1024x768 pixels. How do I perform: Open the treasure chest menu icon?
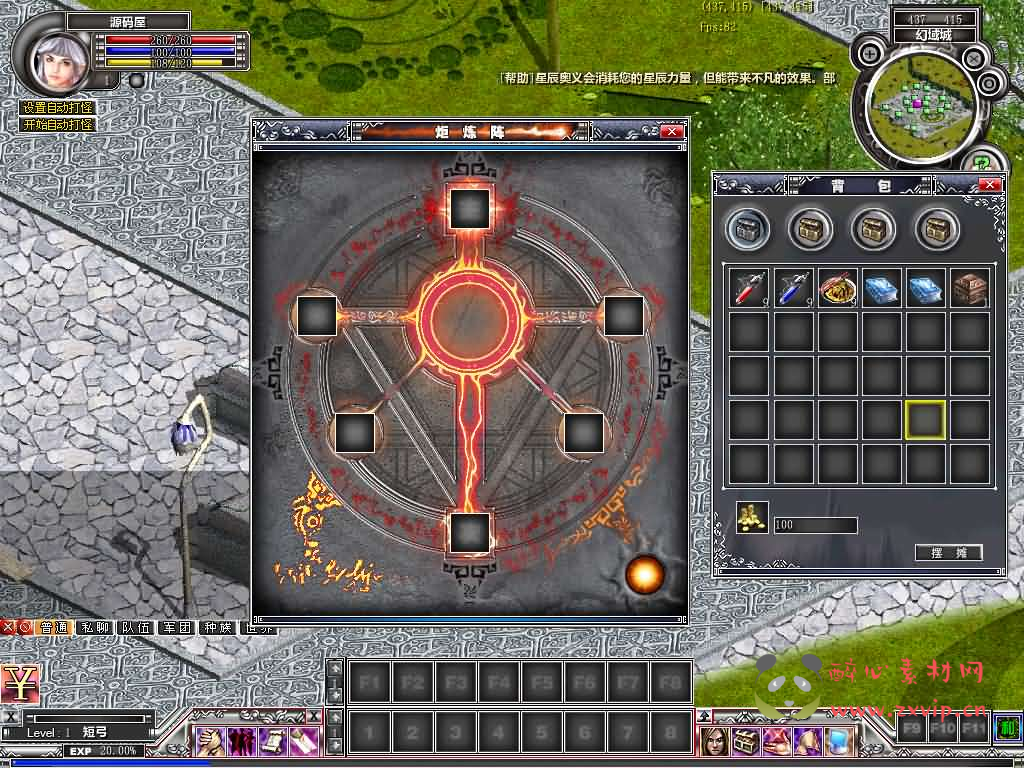[744, 741]
